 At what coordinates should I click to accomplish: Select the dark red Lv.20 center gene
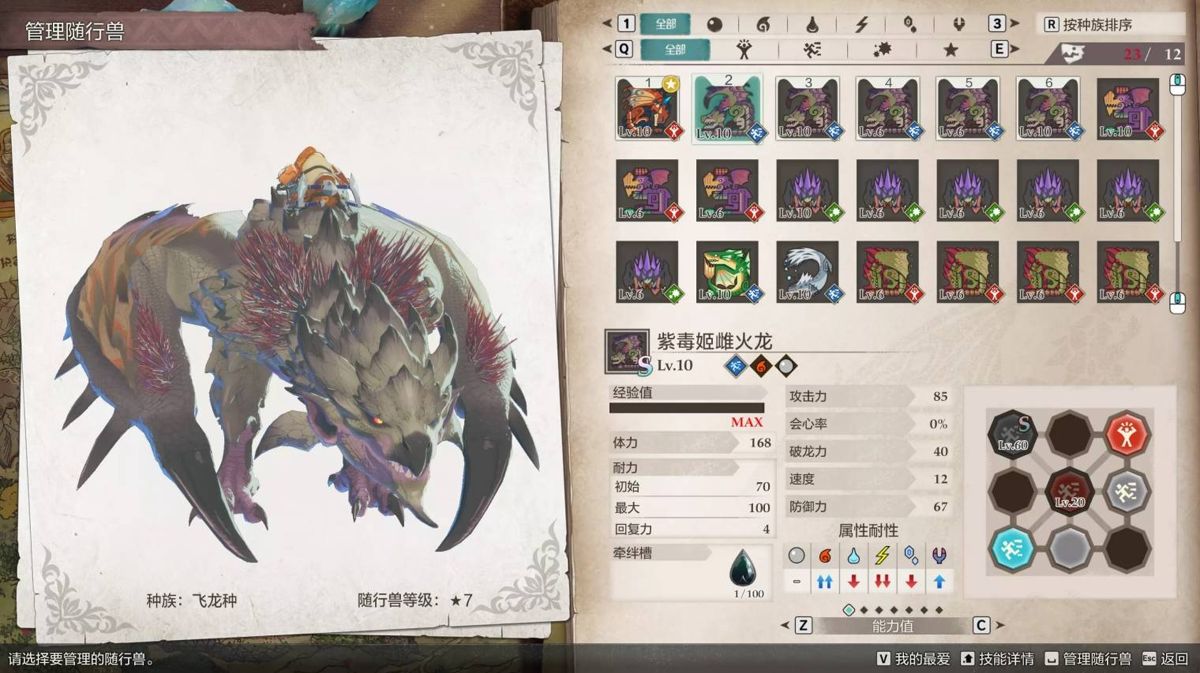(1070, 491)
